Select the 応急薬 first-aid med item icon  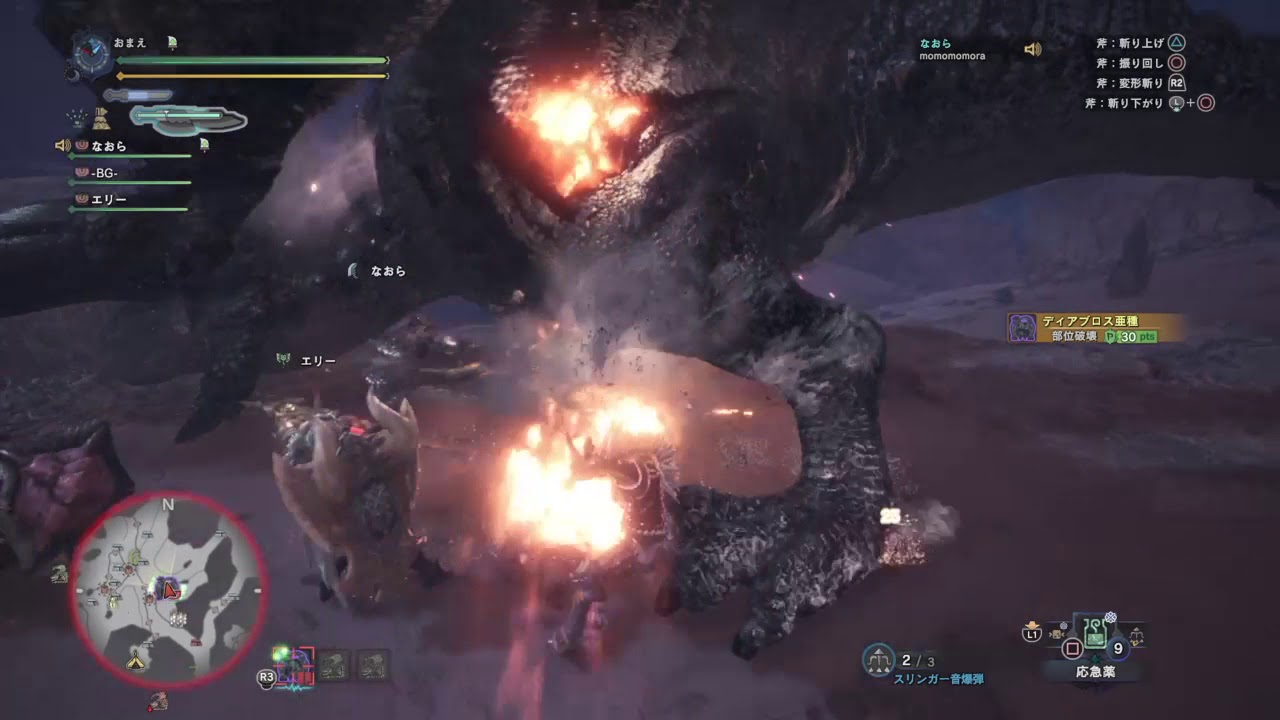coord(1095,635)
